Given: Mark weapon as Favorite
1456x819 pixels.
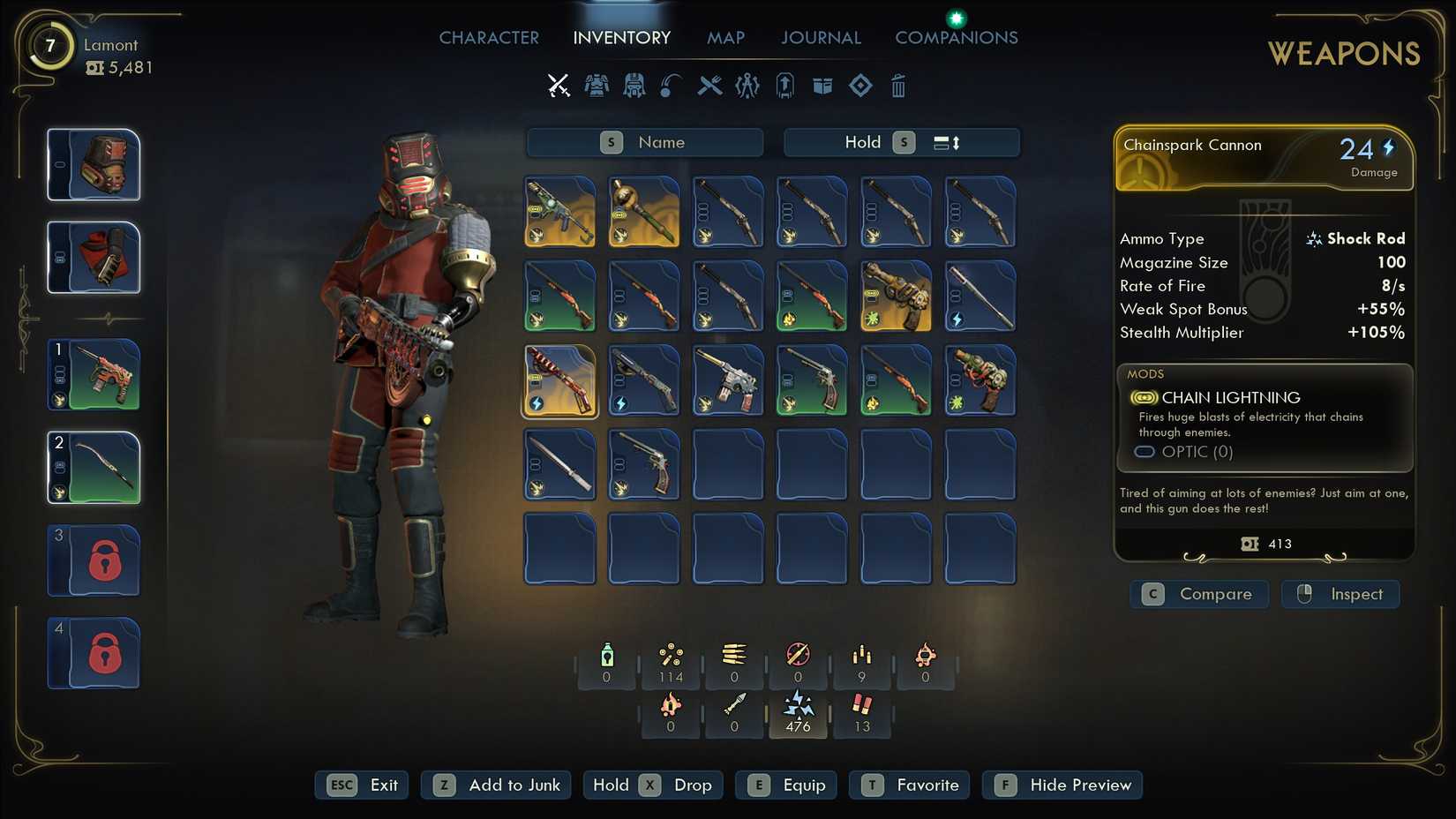Looking at the screenshot, I should click(910, 785).
